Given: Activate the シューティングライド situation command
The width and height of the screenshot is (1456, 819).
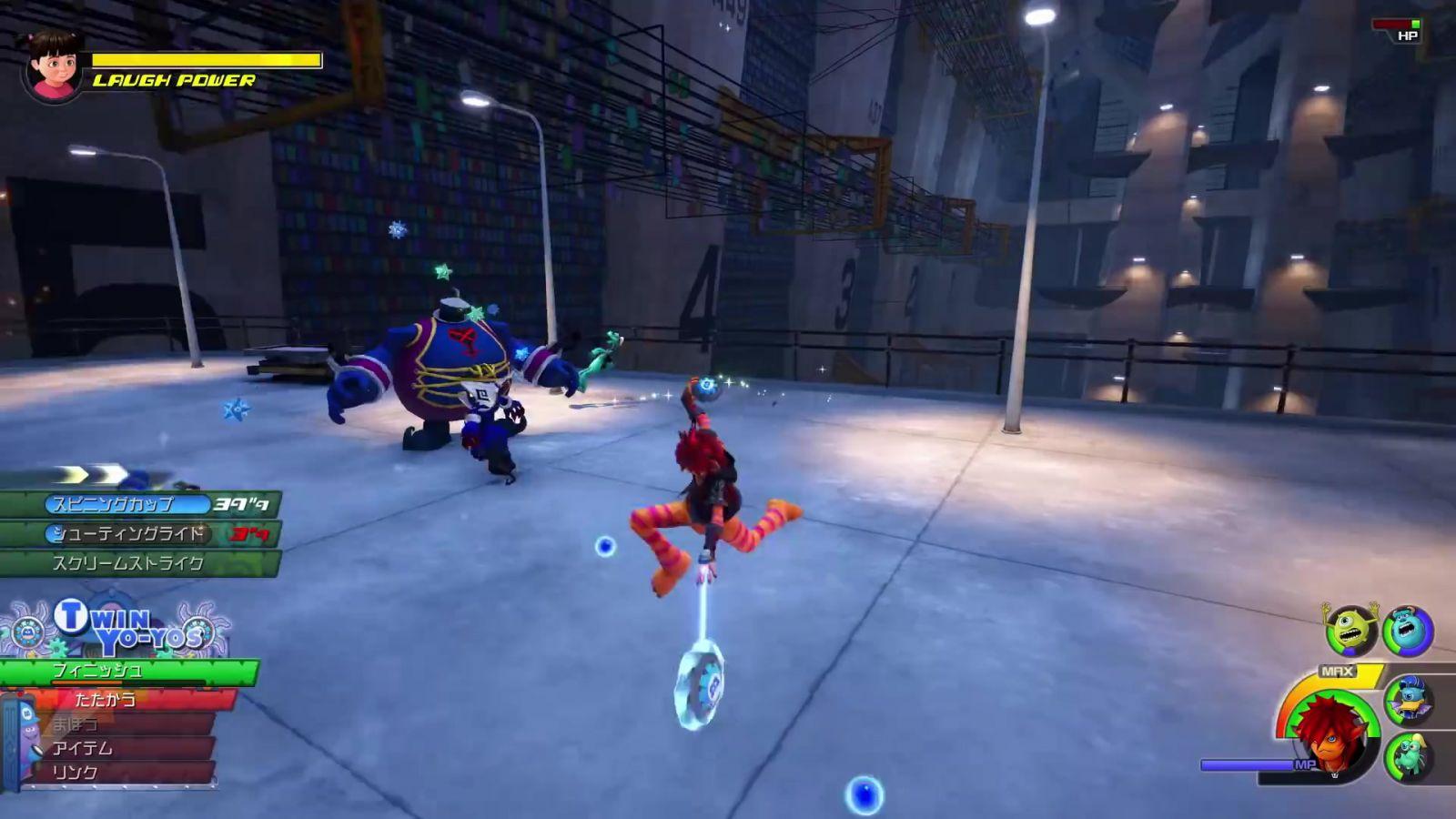Looking at the screenshot, I should pyautogui.click(x=136, y=533).
